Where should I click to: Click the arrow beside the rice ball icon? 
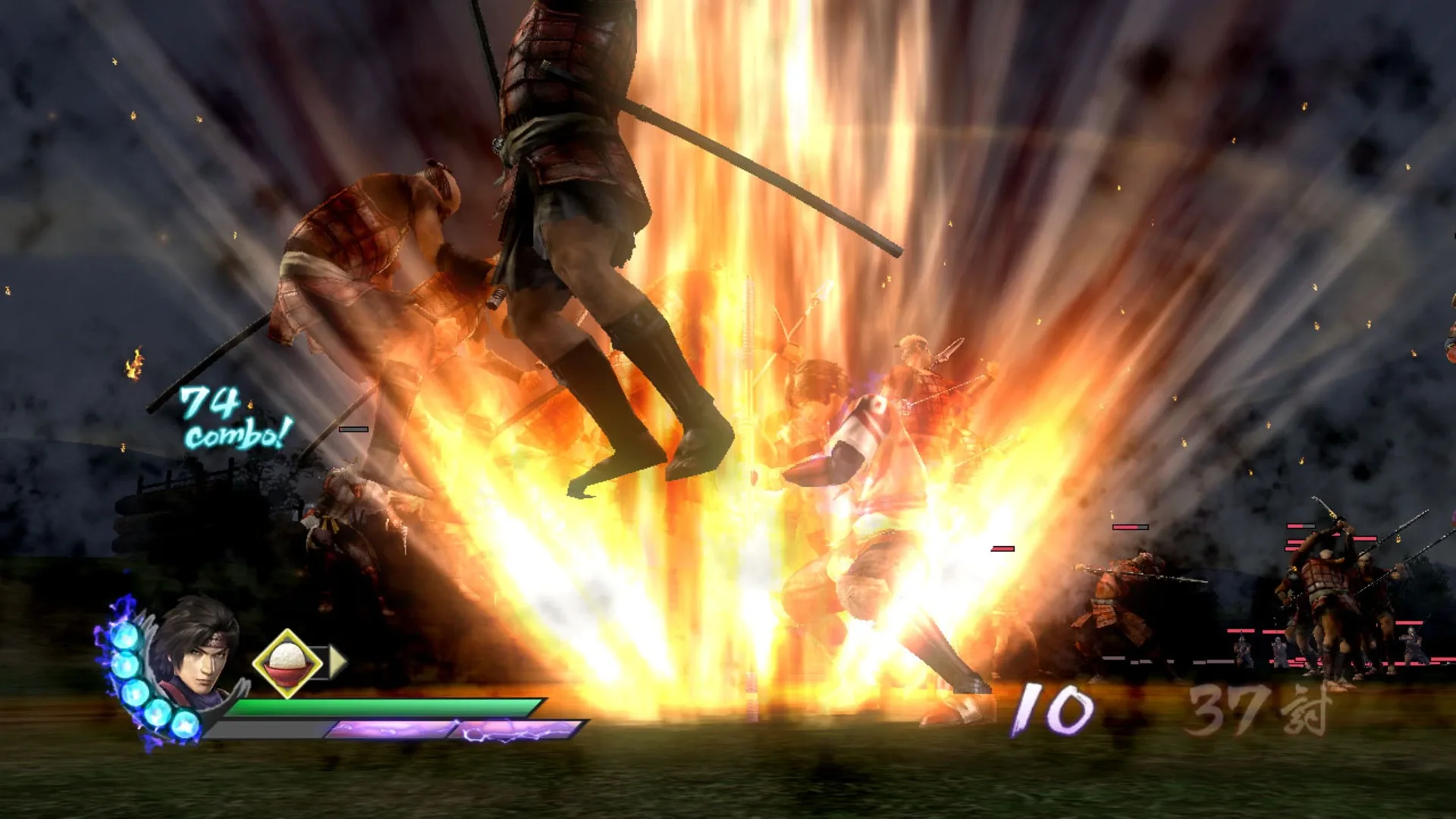pyautogui.click(x=338, y=662)
